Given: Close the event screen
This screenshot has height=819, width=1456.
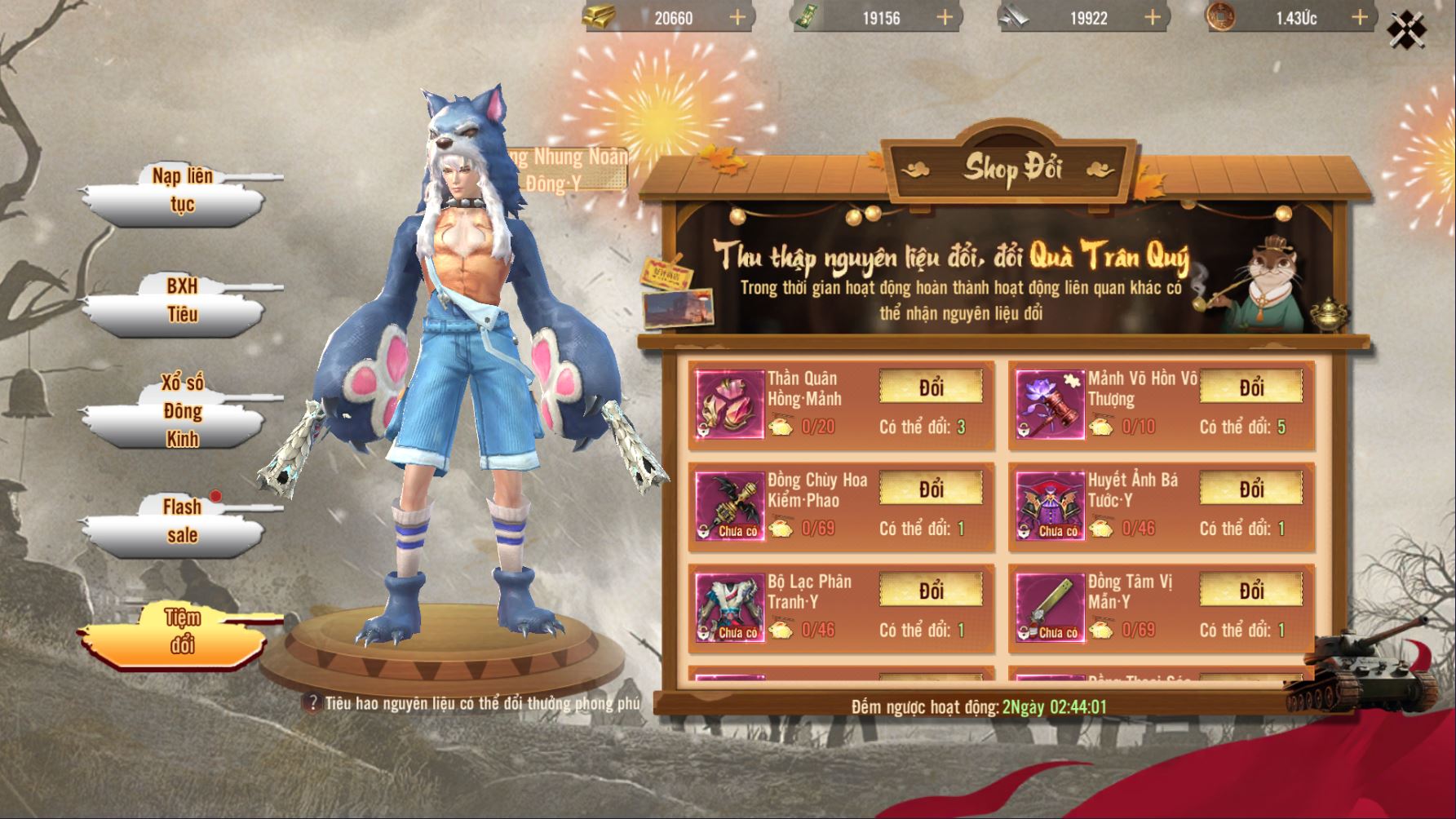Looking at the screenshot, I should tap(1406, 29).
